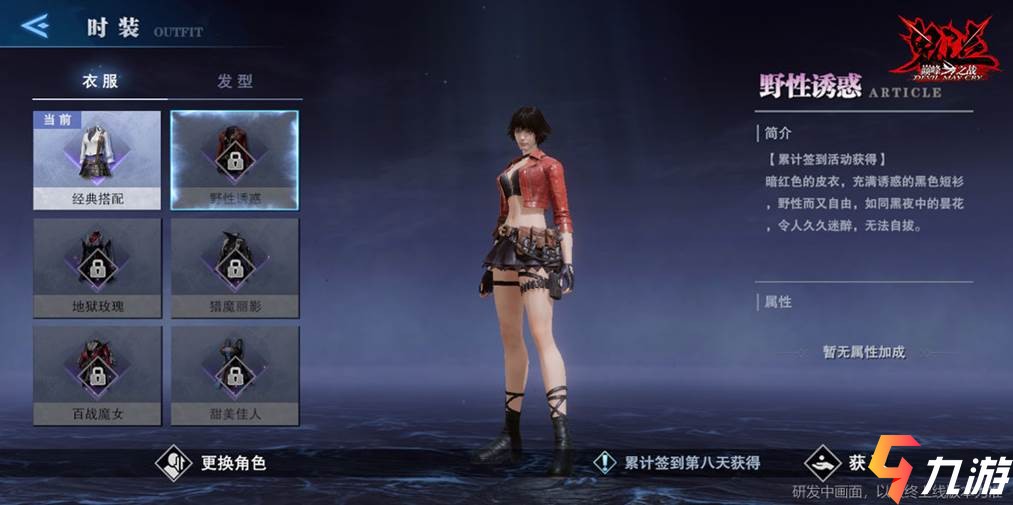Go back using the arrow button
The height and width of the screenshot is (505, 1013).
(x=35, y=26)
